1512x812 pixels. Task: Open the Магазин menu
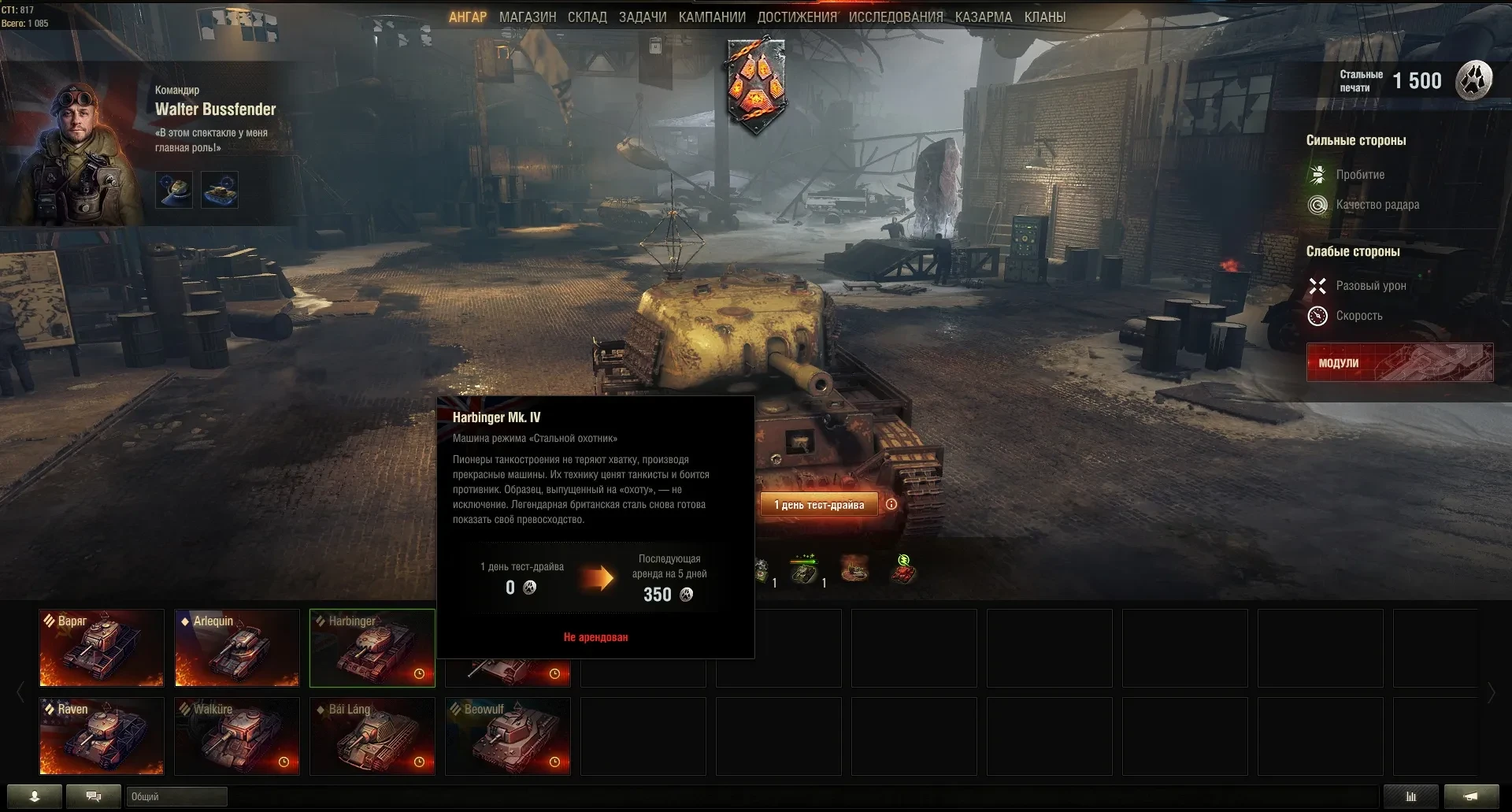point(527,17)
